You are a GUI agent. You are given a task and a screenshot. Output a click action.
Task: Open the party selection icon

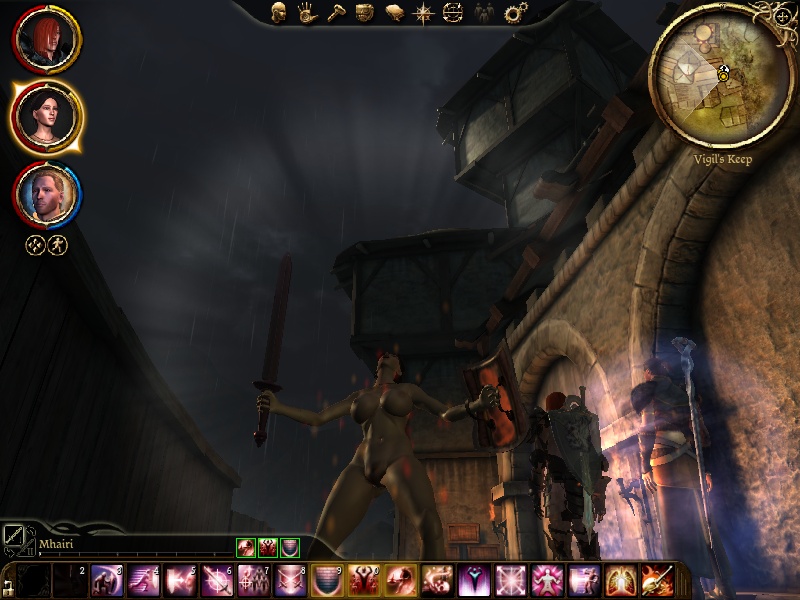(x=484, y=13)
